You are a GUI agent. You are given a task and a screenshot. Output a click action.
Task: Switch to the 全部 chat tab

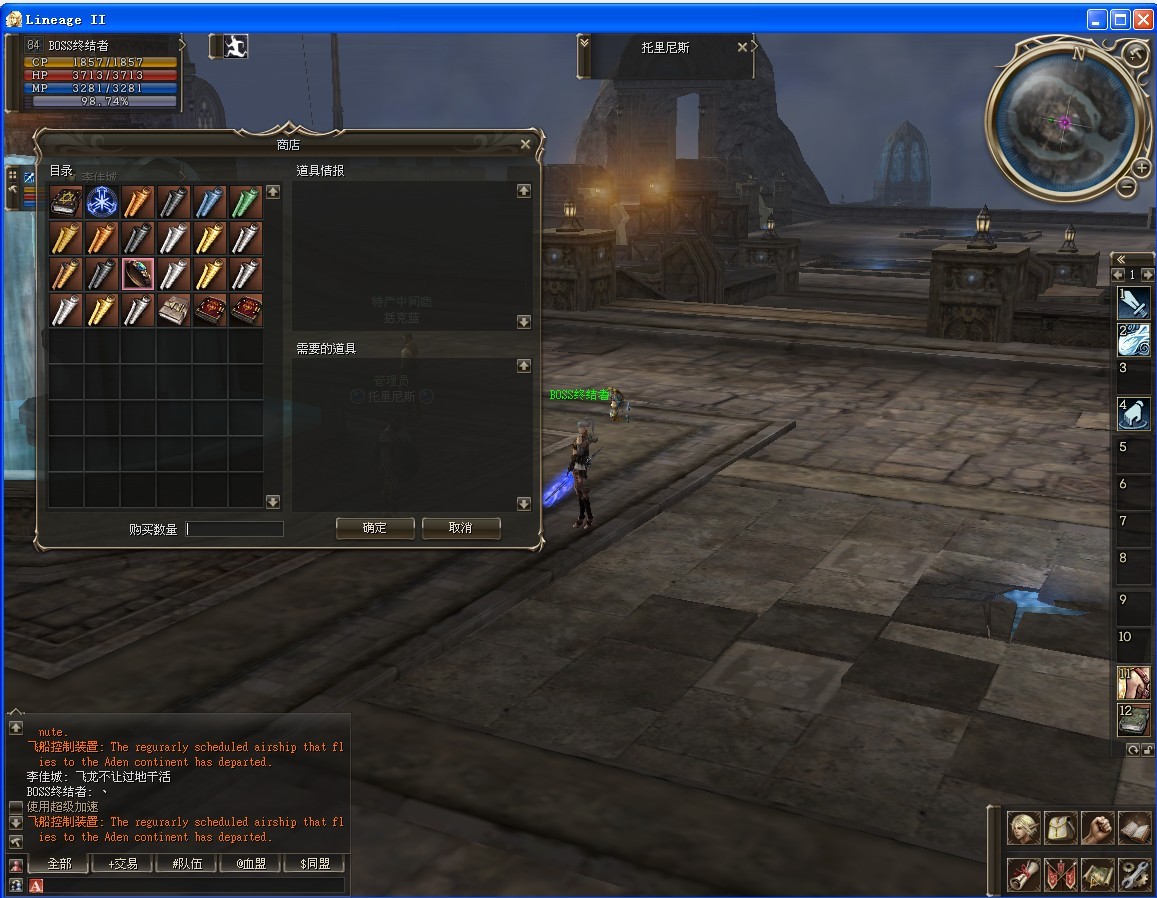pyautogui.click(x=59, y=863)
